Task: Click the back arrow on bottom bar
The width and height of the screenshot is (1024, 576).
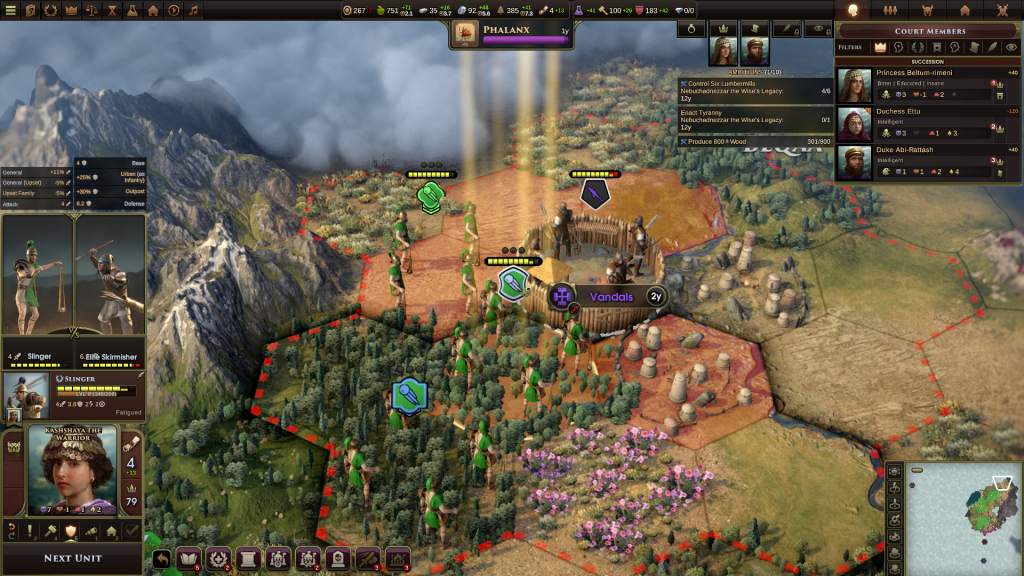Action: [162, 559]
